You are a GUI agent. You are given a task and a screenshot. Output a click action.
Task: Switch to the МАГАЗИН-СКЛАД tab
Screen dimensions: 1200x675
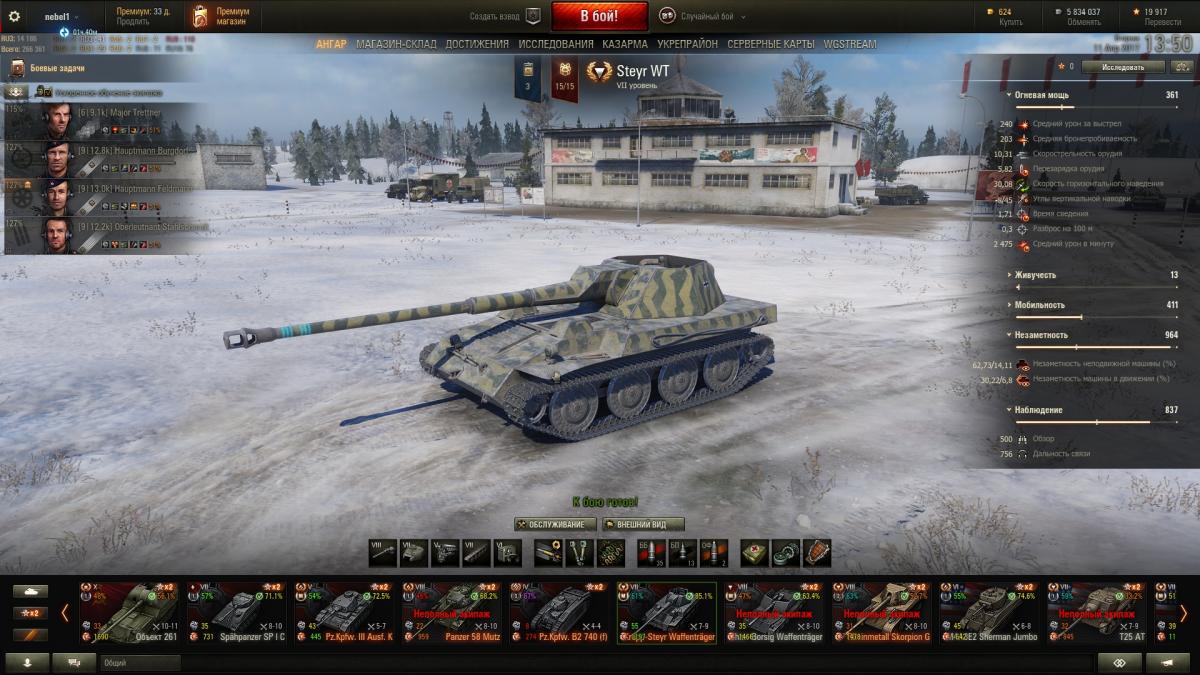396,44
